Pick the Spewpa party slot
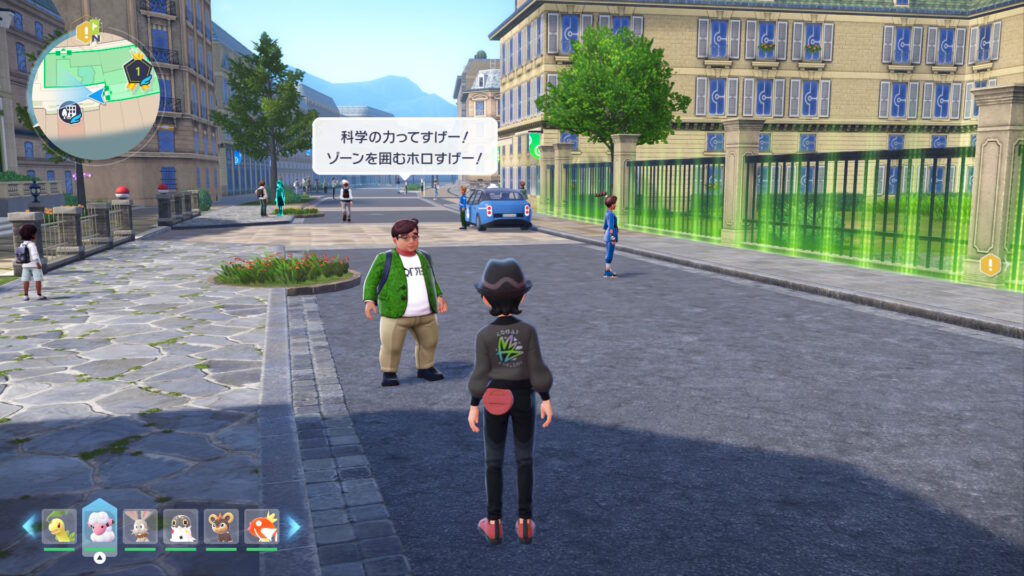Screen dimensions: 1024x576 (x=180, y=526)
